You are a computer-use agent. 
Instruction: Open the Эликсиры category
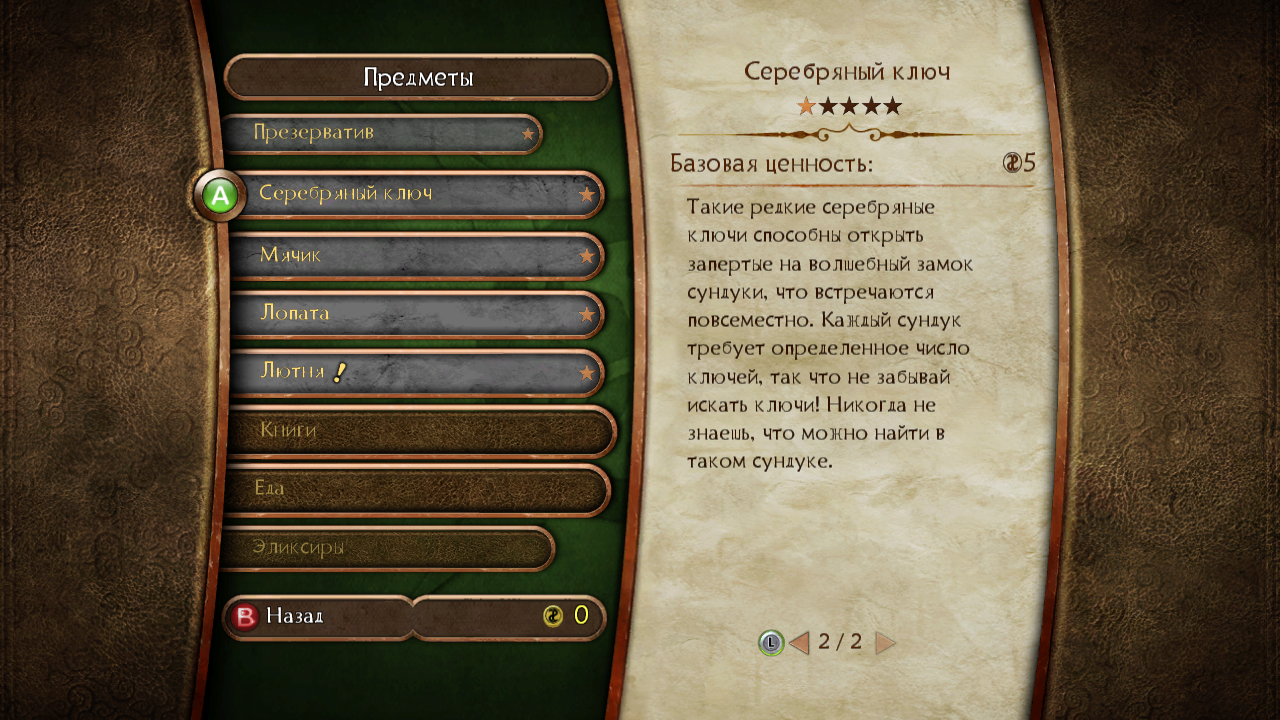click(x=388, y=548)
